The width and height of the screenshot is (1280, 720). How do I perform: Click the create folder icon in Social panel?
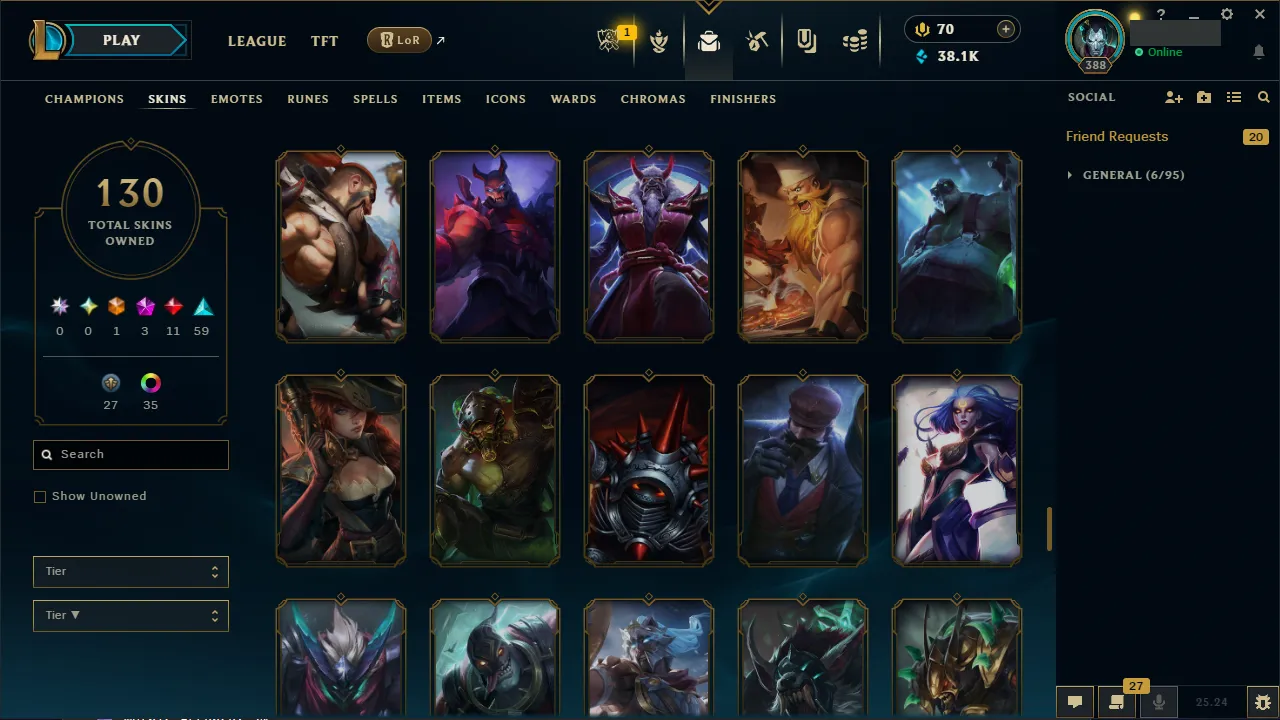1204,97
